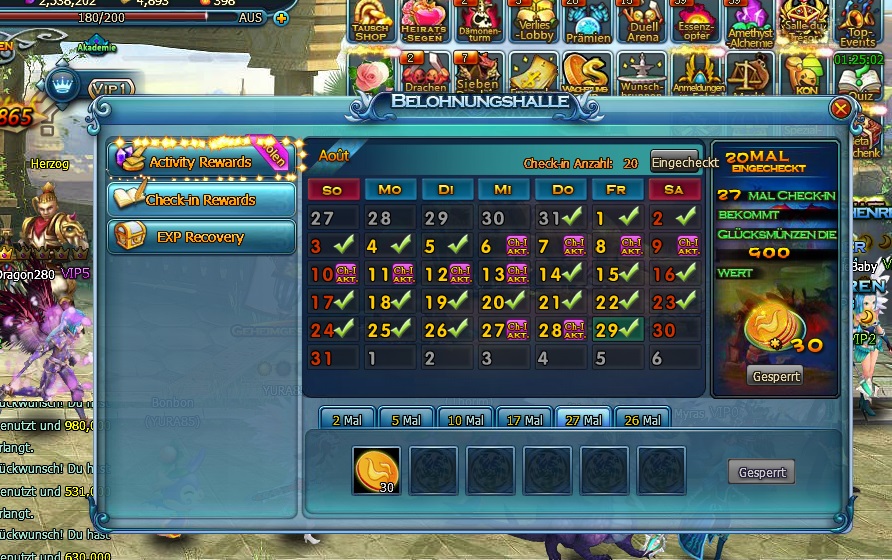
Task: Click the Gesperrt button beside reward slots
Action: [x=761, y=473]
